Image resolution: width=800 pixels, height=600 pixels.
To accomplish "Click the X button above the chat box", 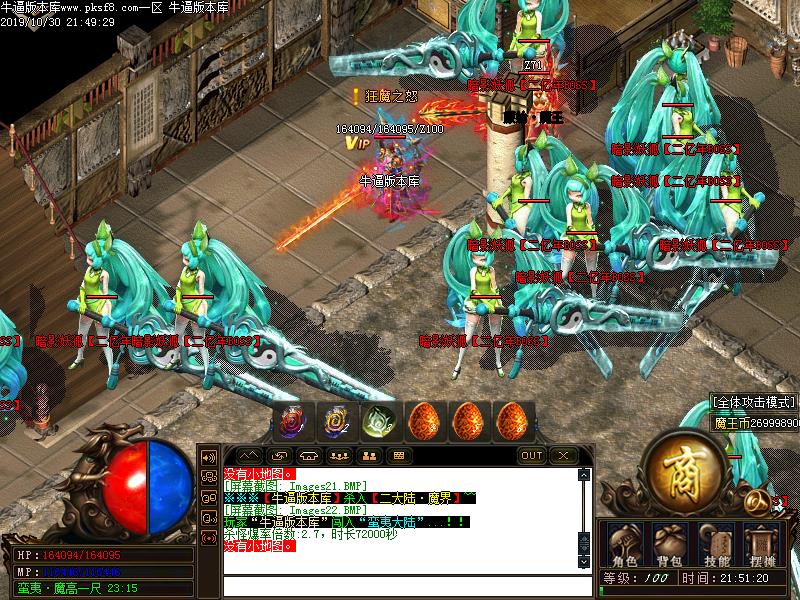I will coord(564,456).
